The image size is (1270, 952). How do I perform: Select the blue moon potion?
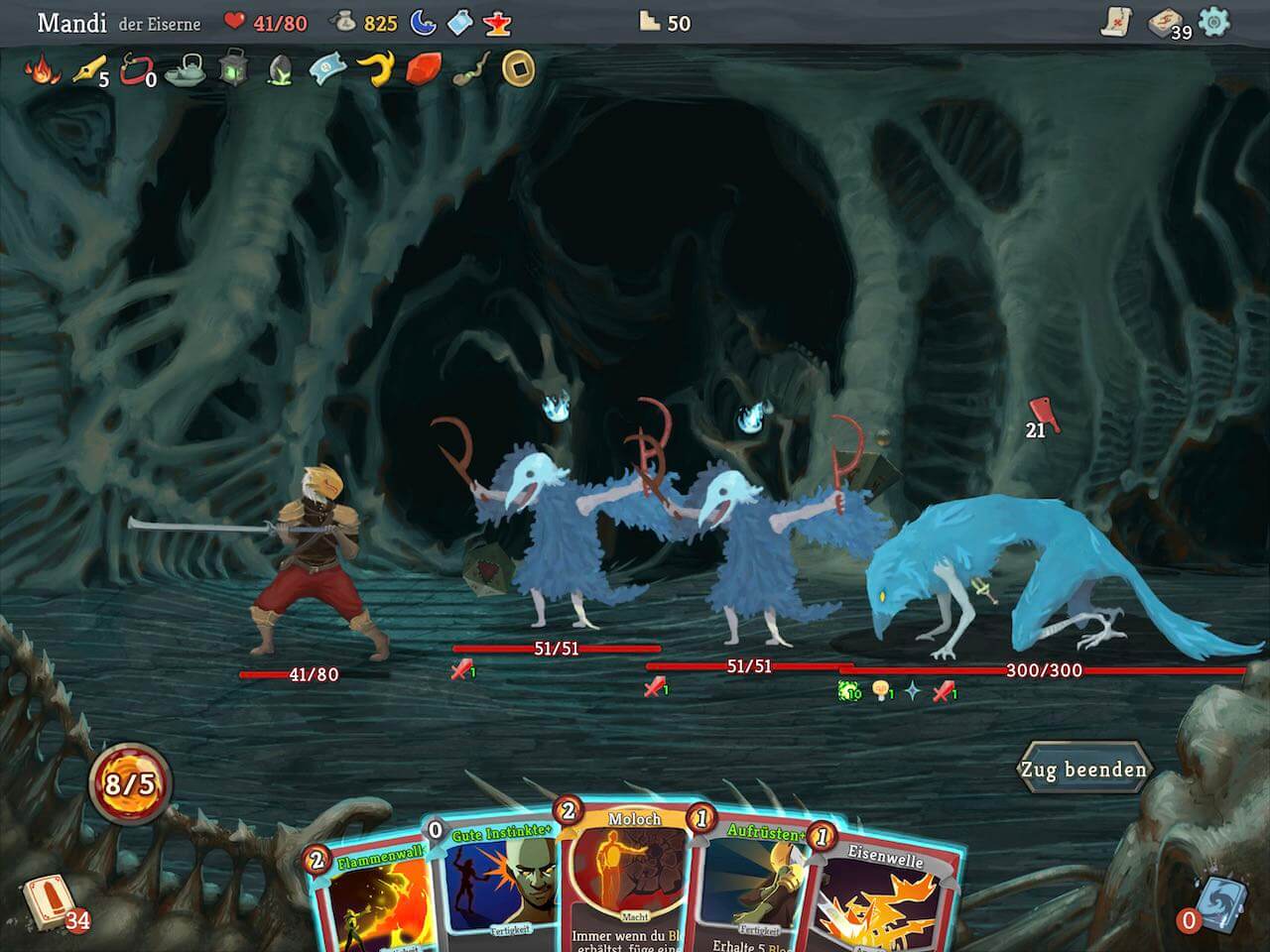click(x=424, y=22)
